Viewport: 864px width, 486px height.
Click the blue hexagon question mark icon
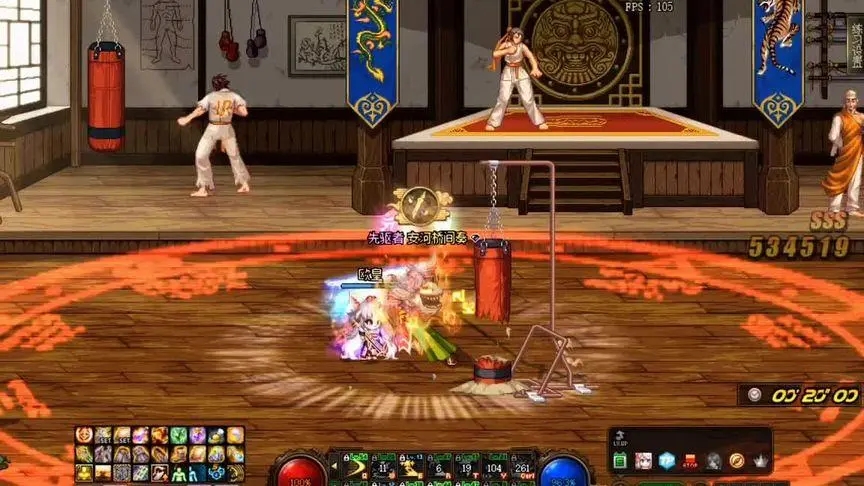pyautogui.click(x=667, y=461)
